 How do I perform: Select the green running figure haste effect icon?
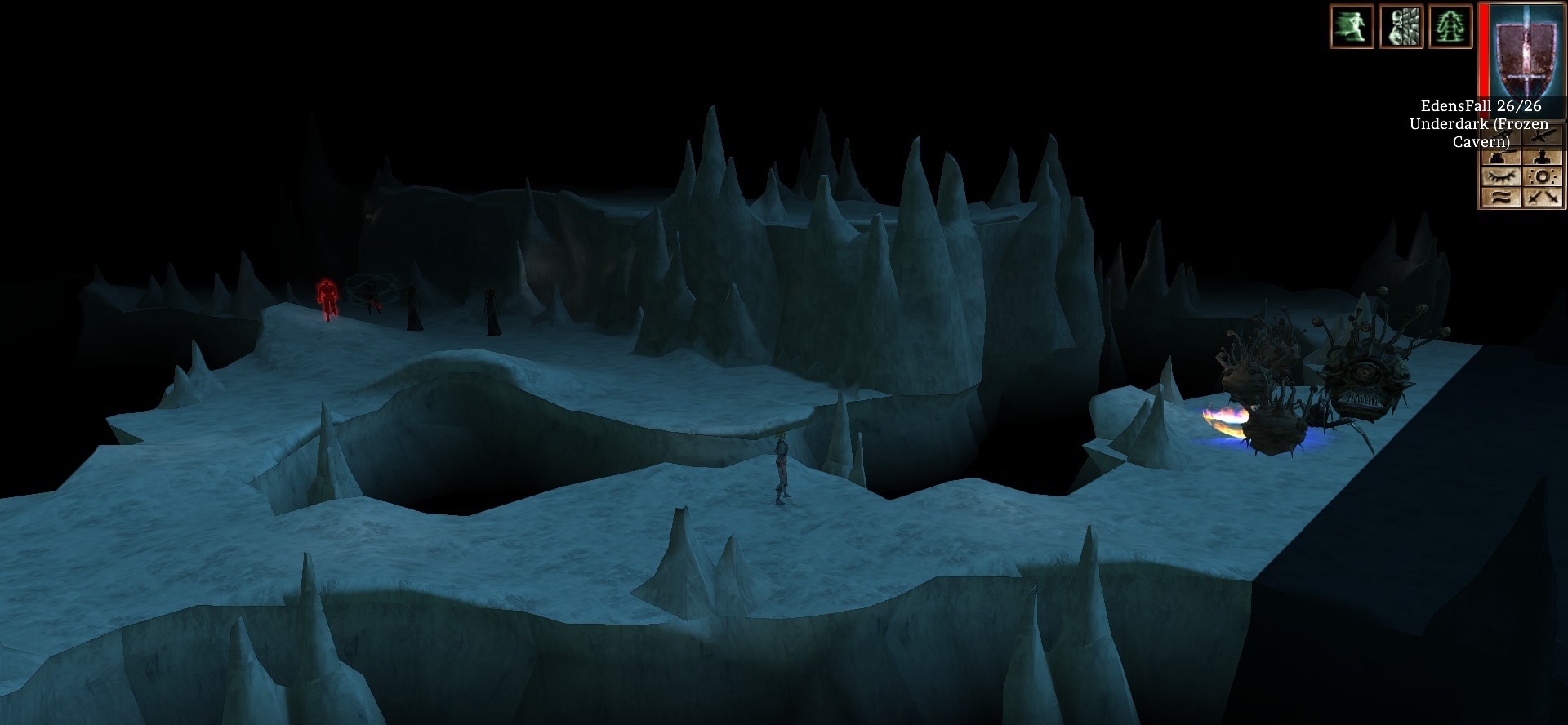pyautogui.click(x=1351, y=26)
